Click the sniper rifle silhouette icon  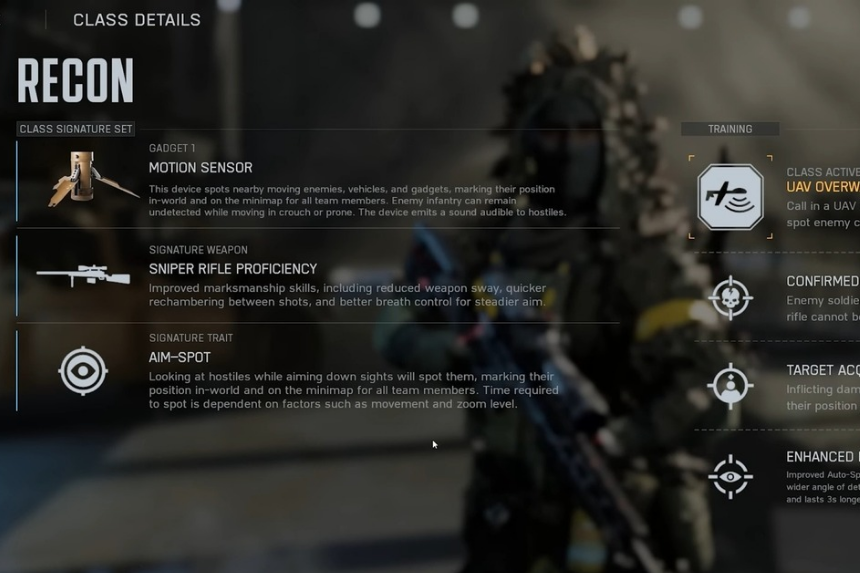coord(83,275)
